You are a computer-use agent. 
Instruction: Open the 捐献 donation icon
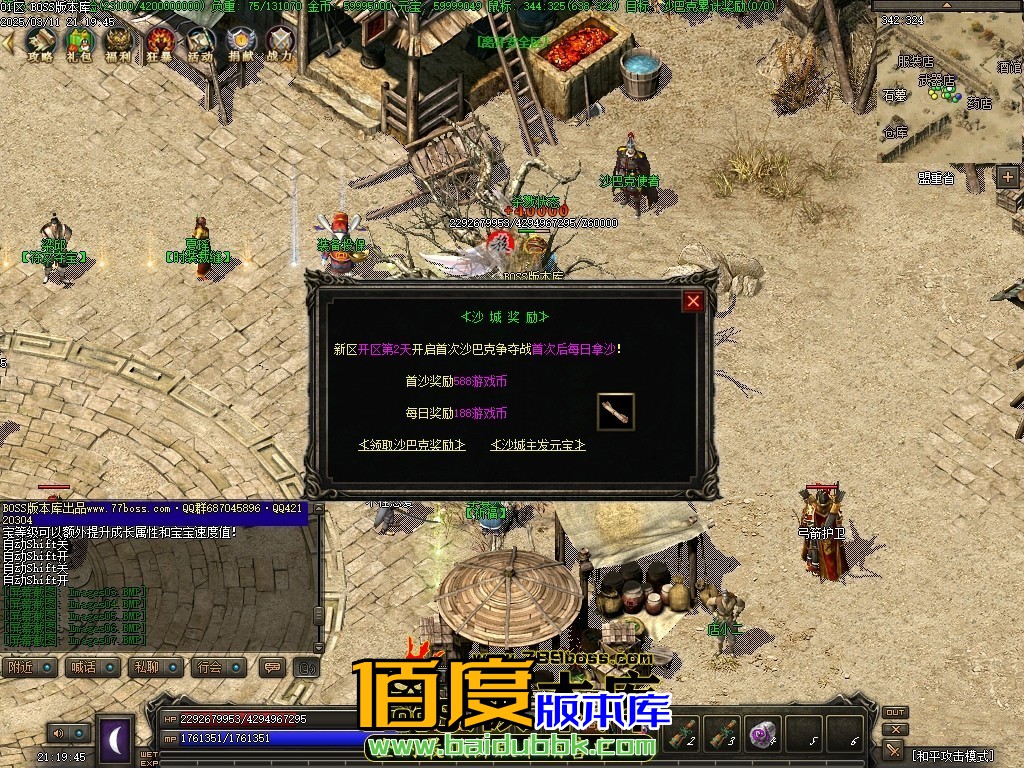coord(240,42)
